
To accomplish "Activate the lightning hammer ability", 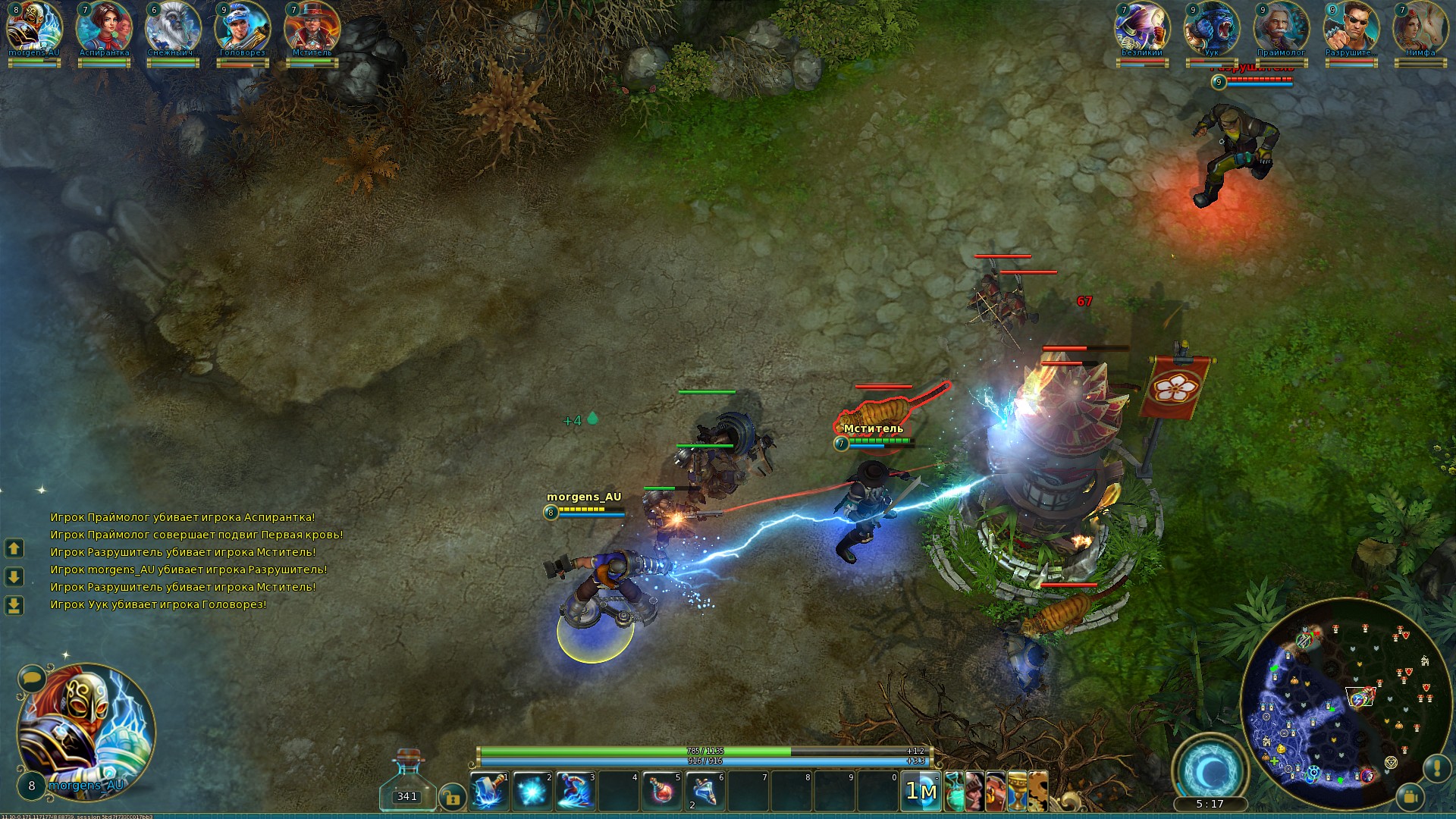I will click(x=489, y=792).
